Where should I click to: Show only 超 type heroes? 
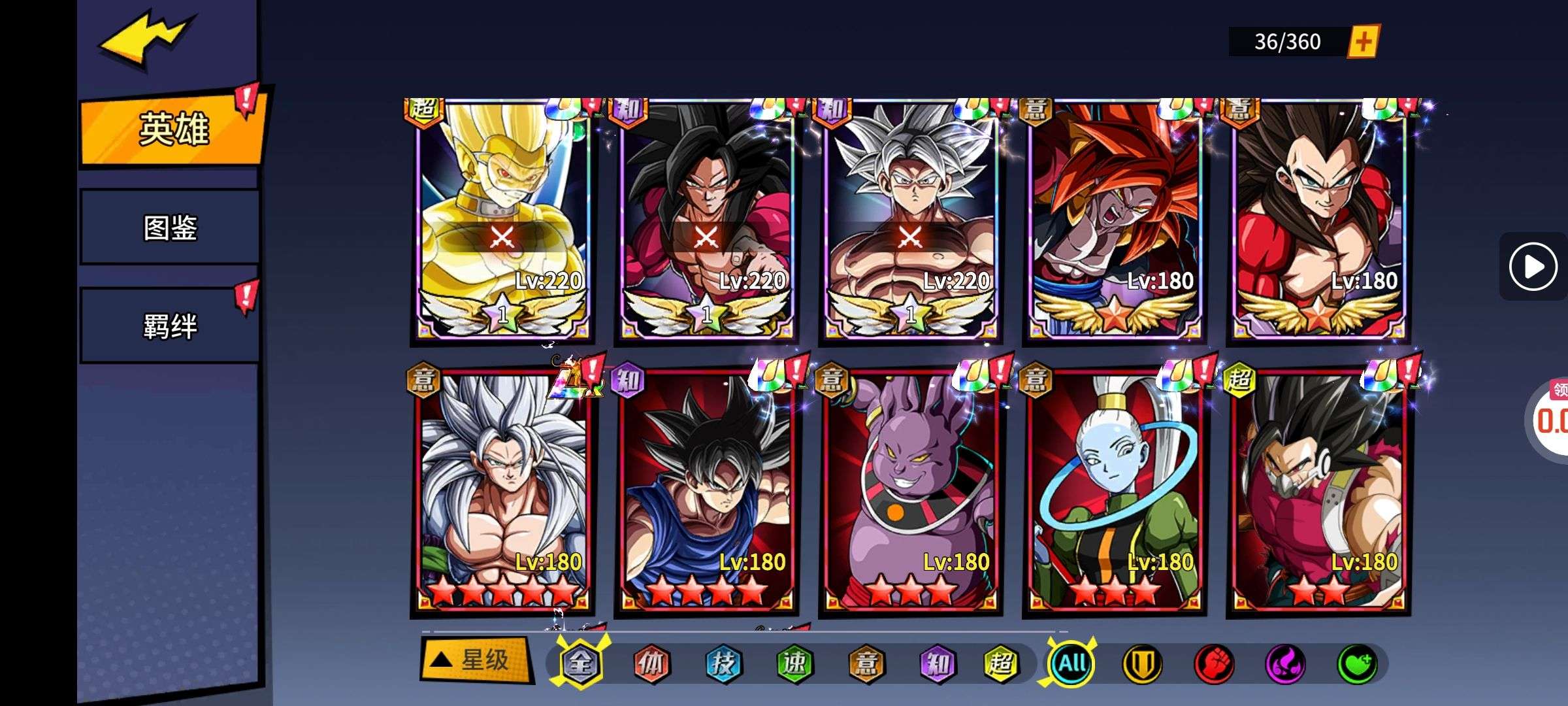tap(1001, 664)
